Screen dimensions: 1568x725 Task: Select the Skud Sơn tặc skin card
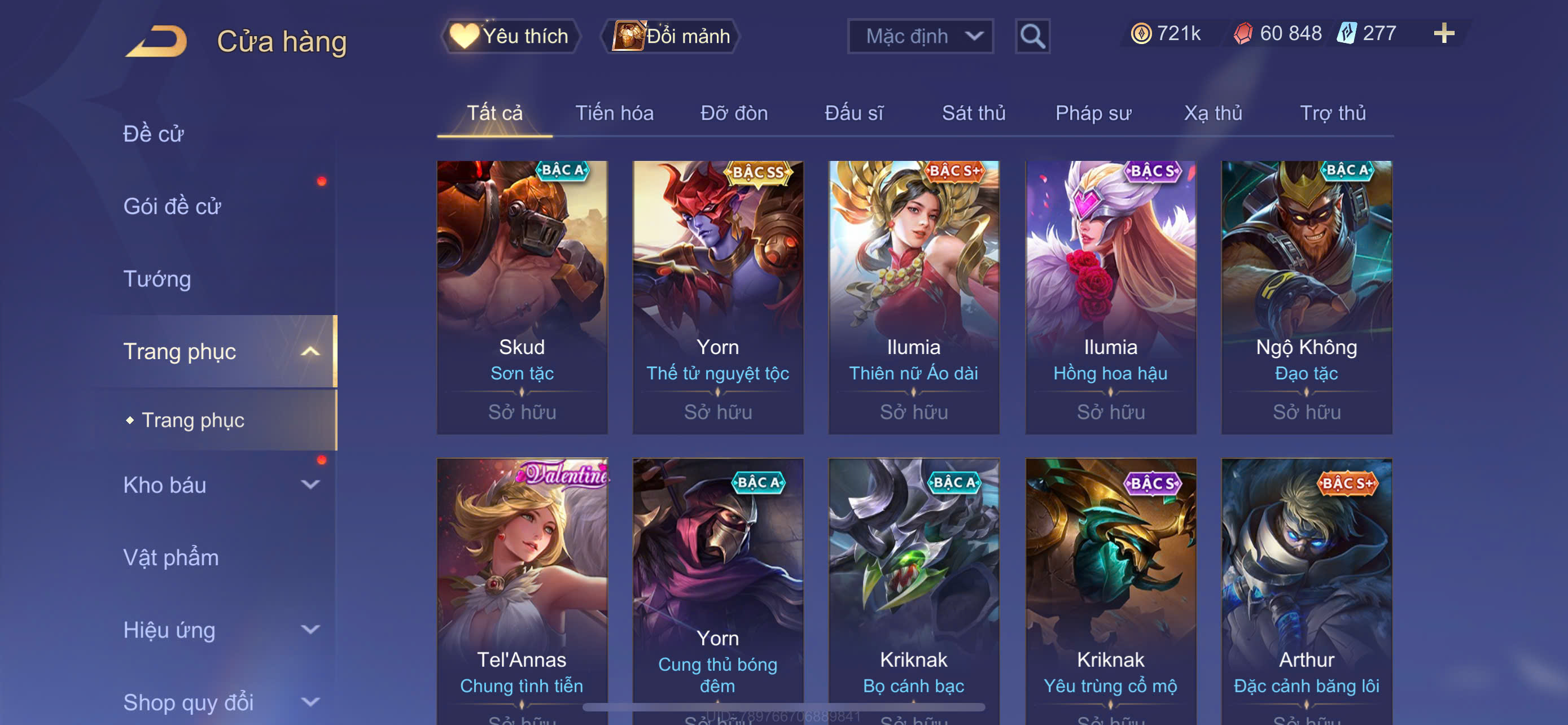click(522, 296)
